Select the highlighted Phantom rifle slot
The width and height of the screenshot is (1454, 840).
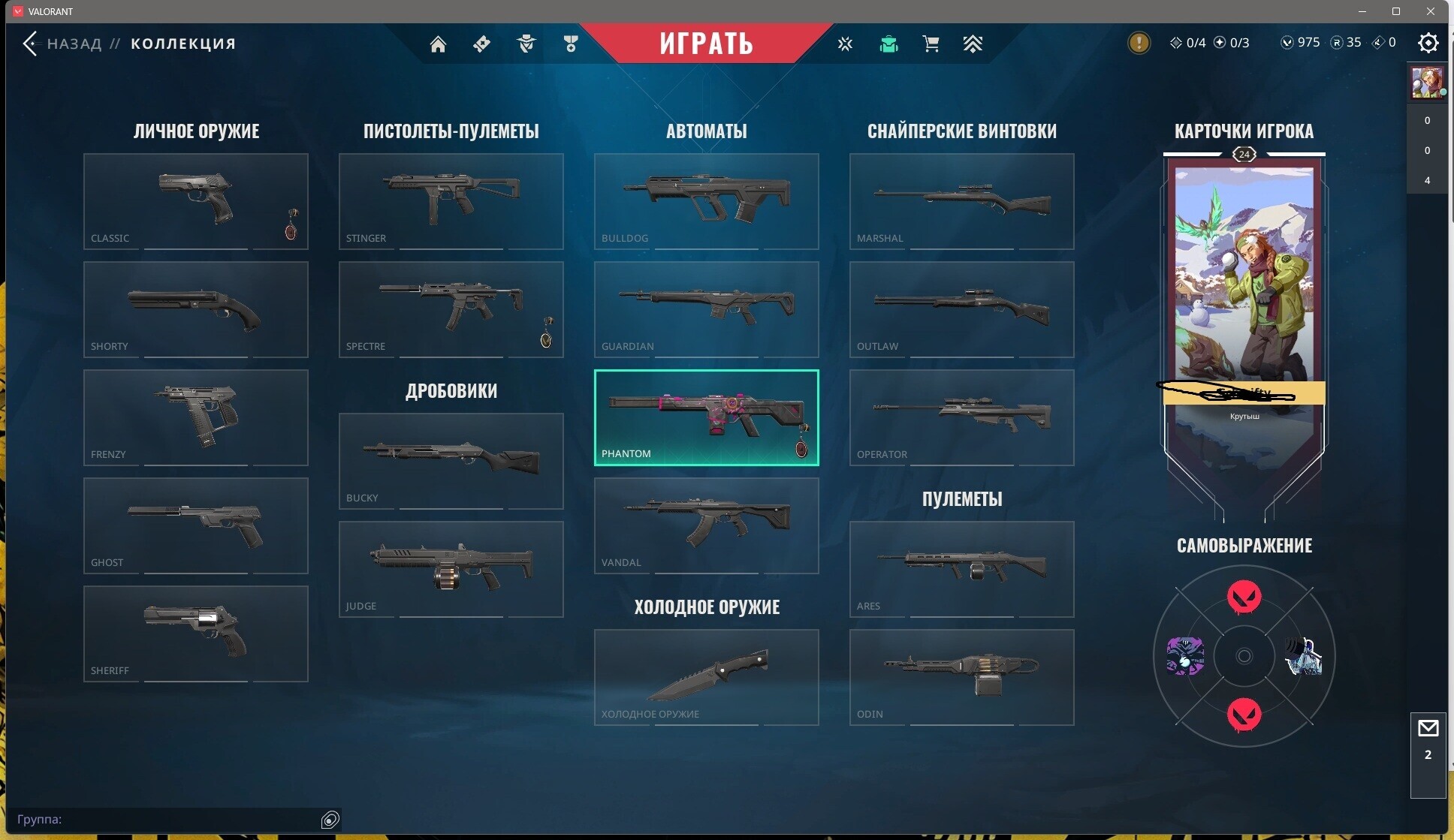[x=706, y=417]
